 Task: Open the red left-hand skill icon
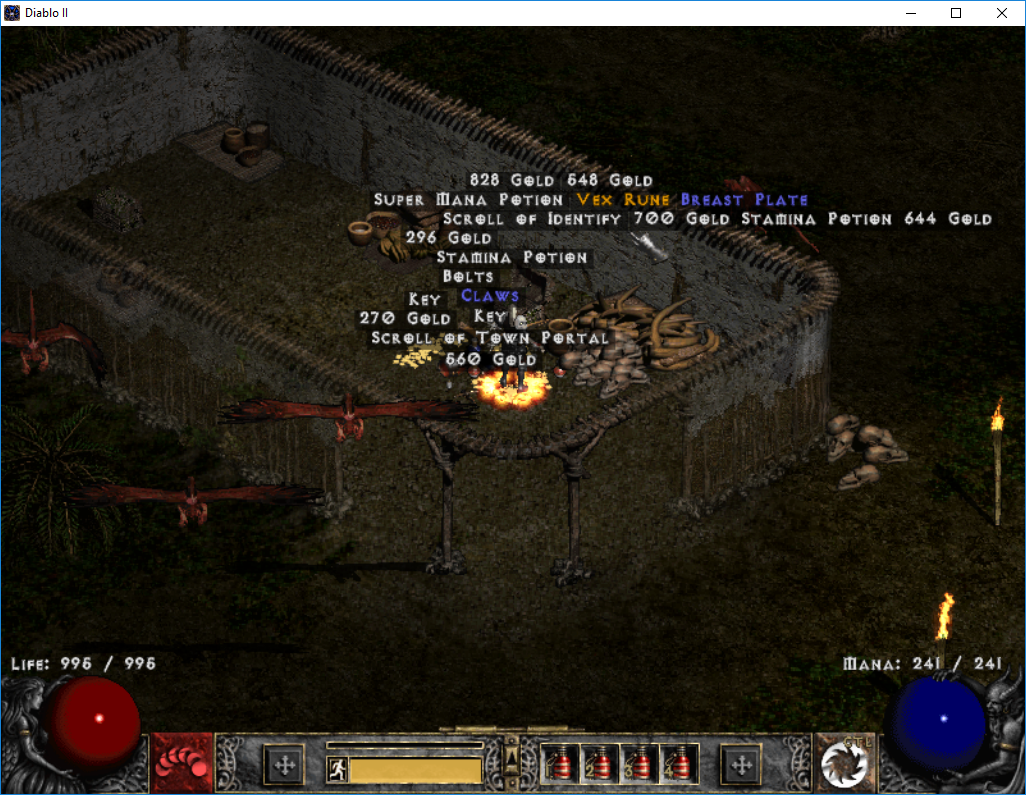(182, 764)
